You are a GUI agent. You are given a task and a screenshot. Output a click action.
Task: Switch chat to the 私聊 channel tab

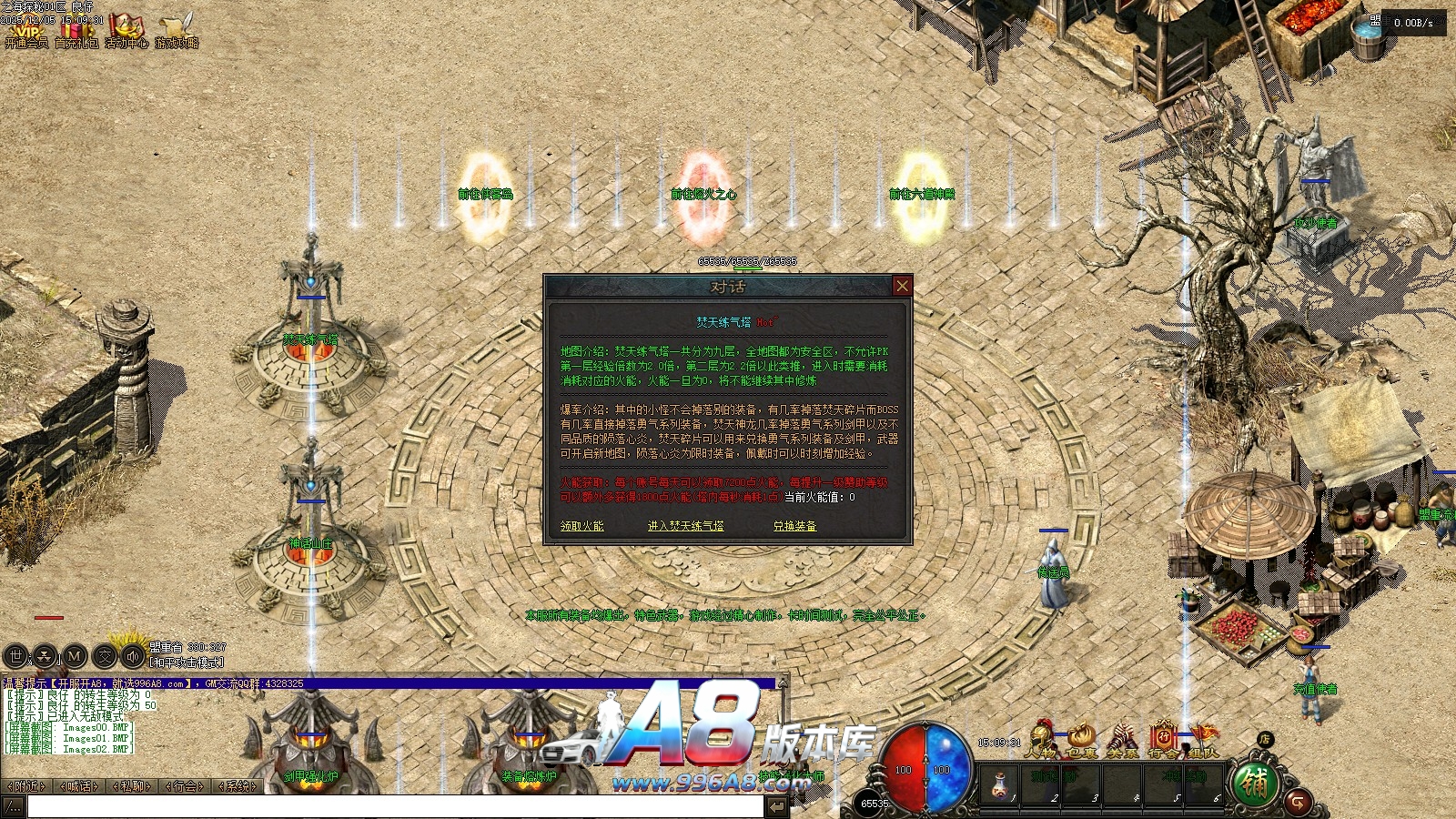[132, 786]
